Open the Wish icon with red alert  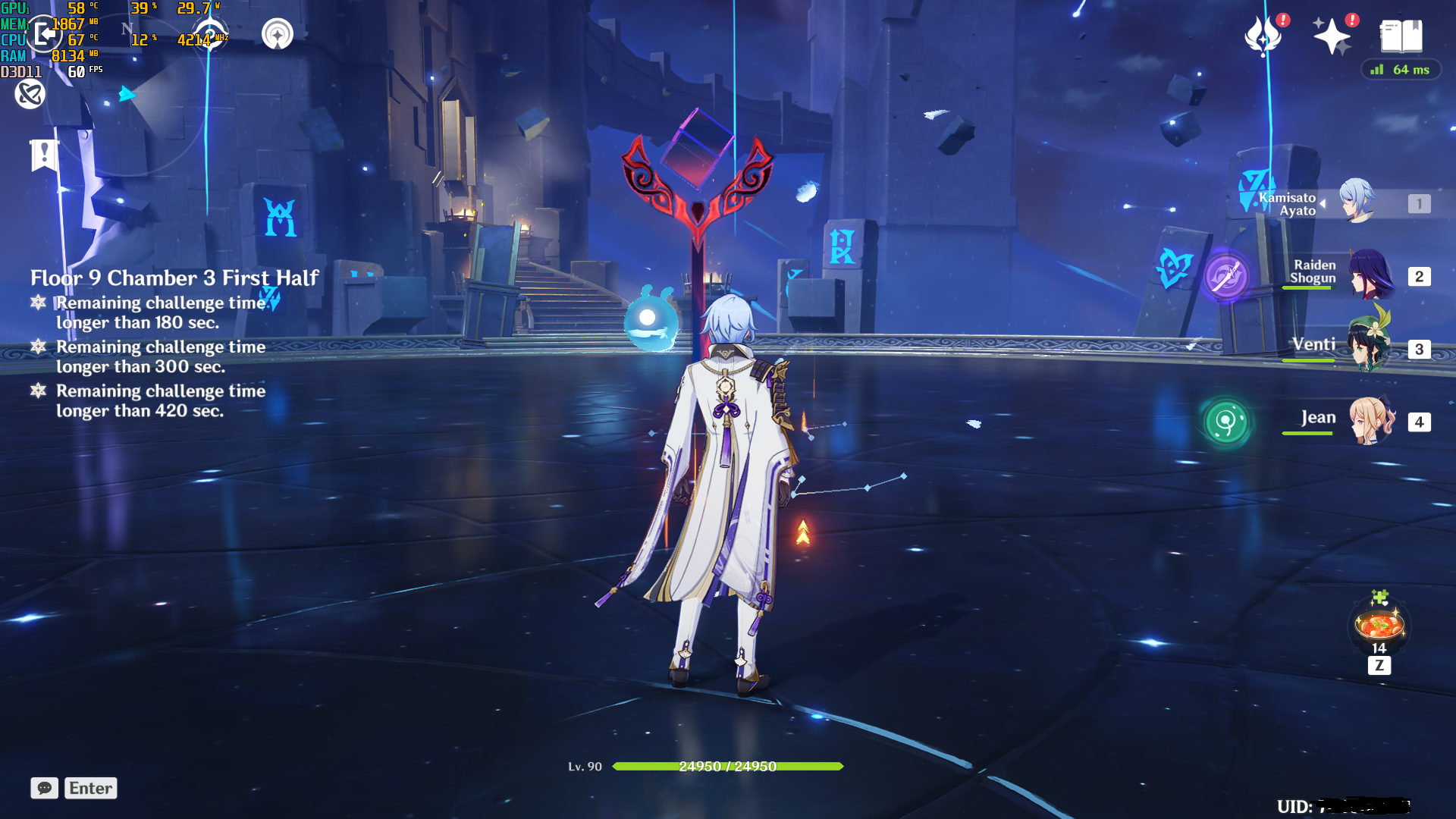[1263, 36]
